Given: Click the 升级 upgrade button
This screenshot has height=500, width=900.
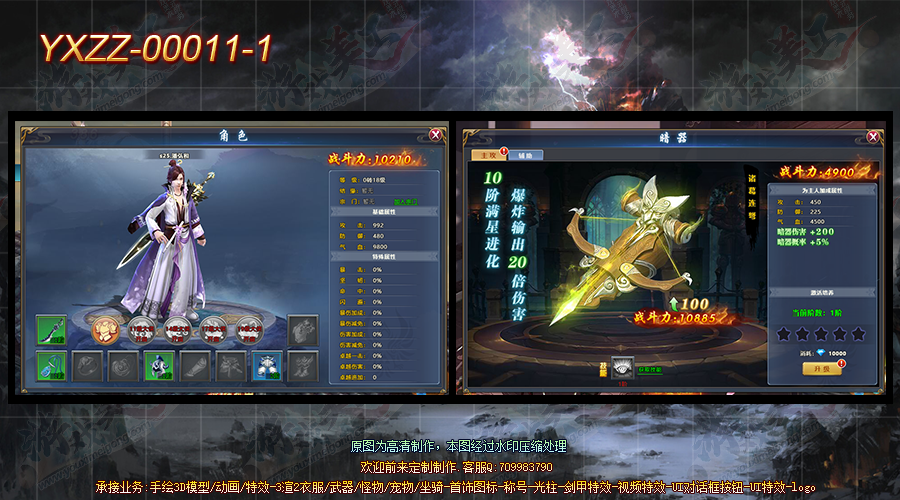Looking at the screenshot, I should [821, 368].
